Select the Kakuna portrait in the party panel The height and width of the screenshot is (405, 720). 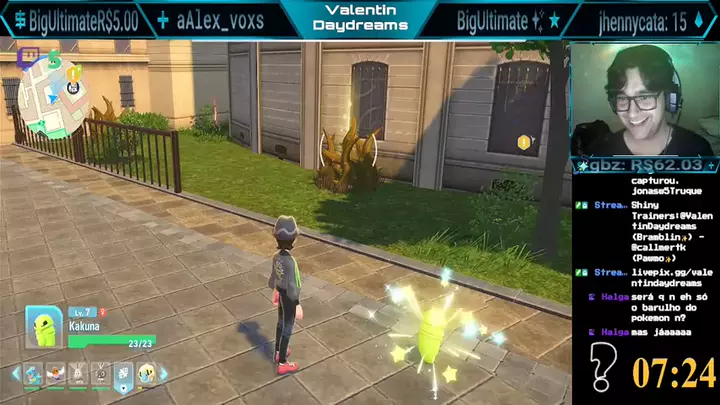[43, 326]
